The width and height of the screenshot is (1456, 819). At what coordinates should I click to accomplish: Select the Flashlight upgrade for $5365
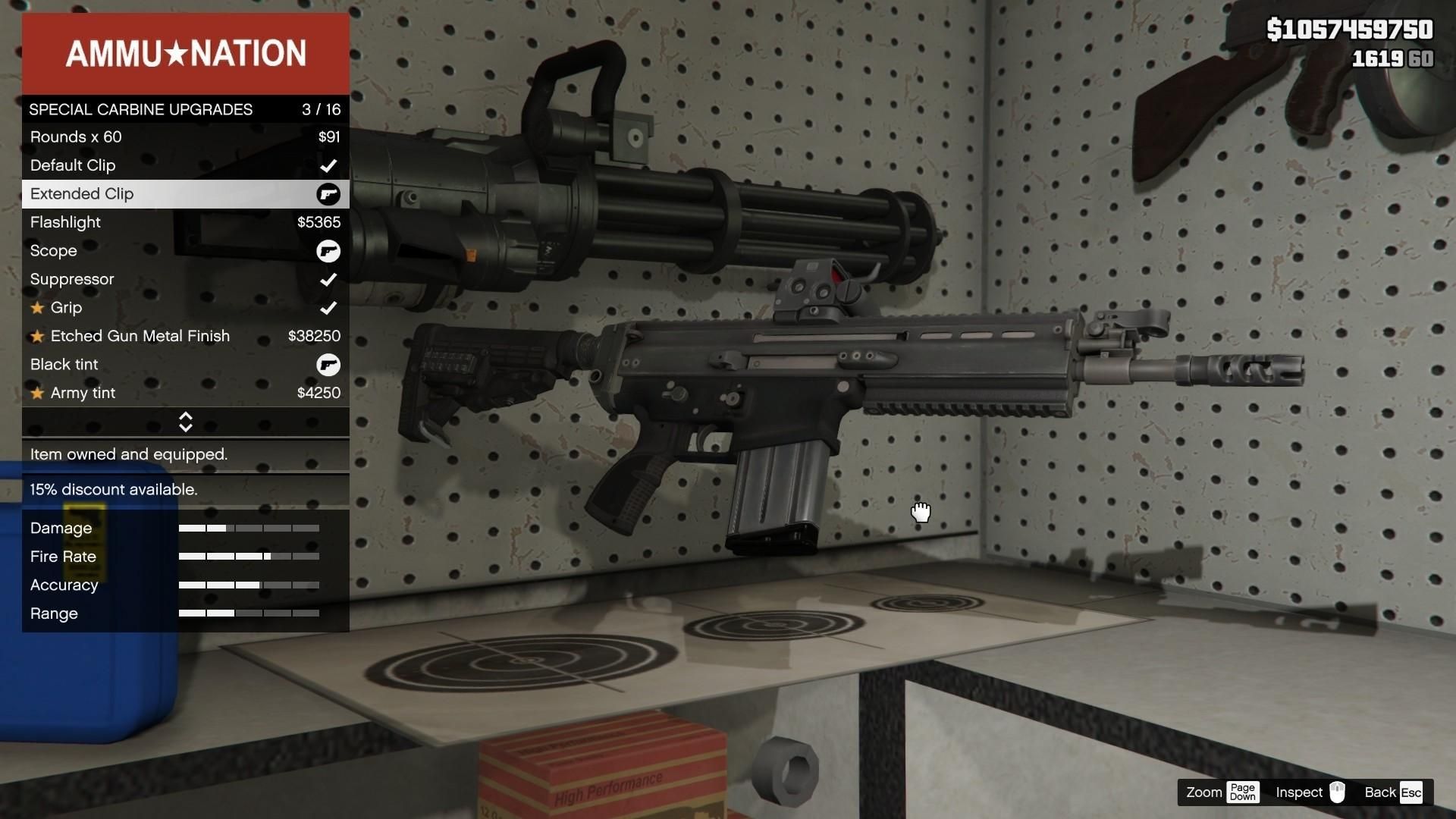pos(185,222)
